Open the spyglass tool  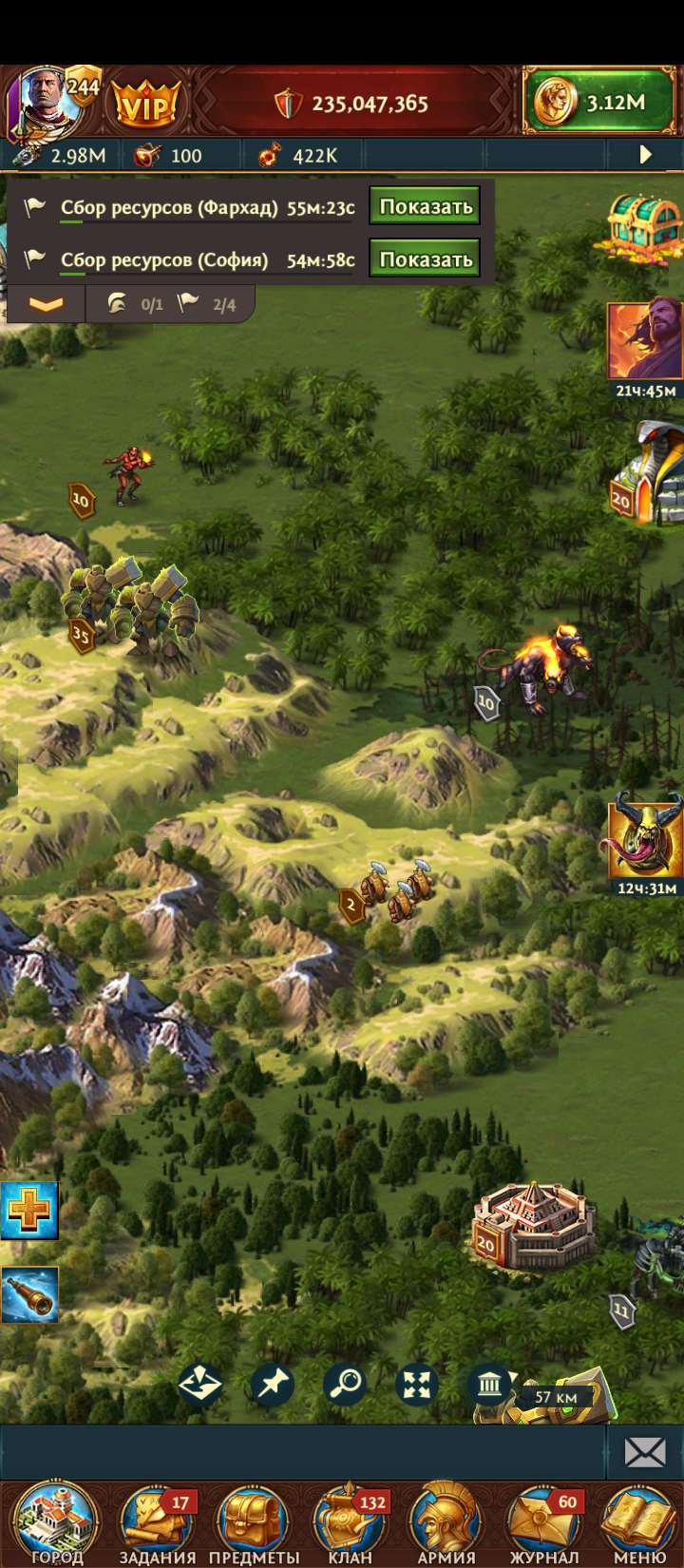coord(29,1294)
